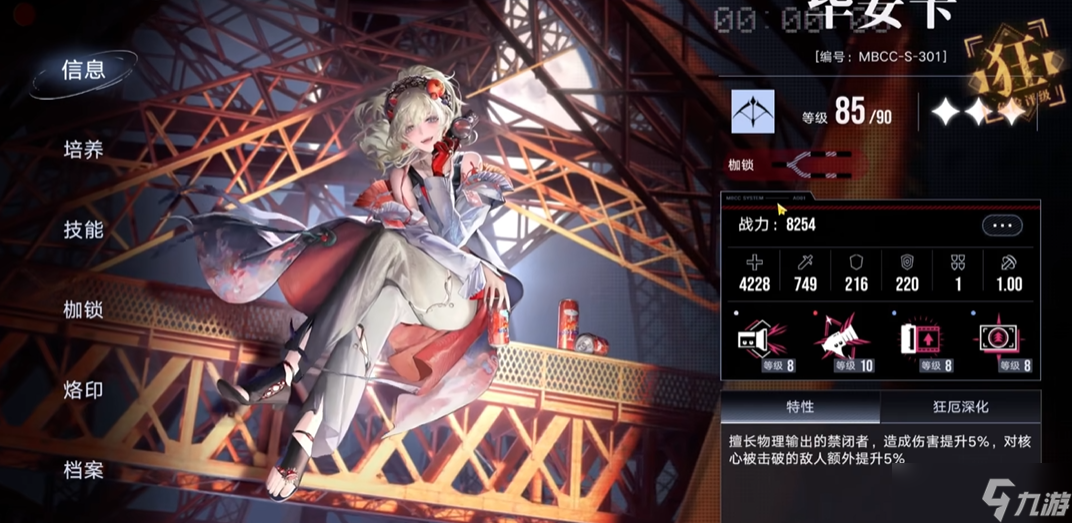Go to the 培养 (Cultivate) section
The height and width of the screenshot is (523, 1072).
point(83,150)
